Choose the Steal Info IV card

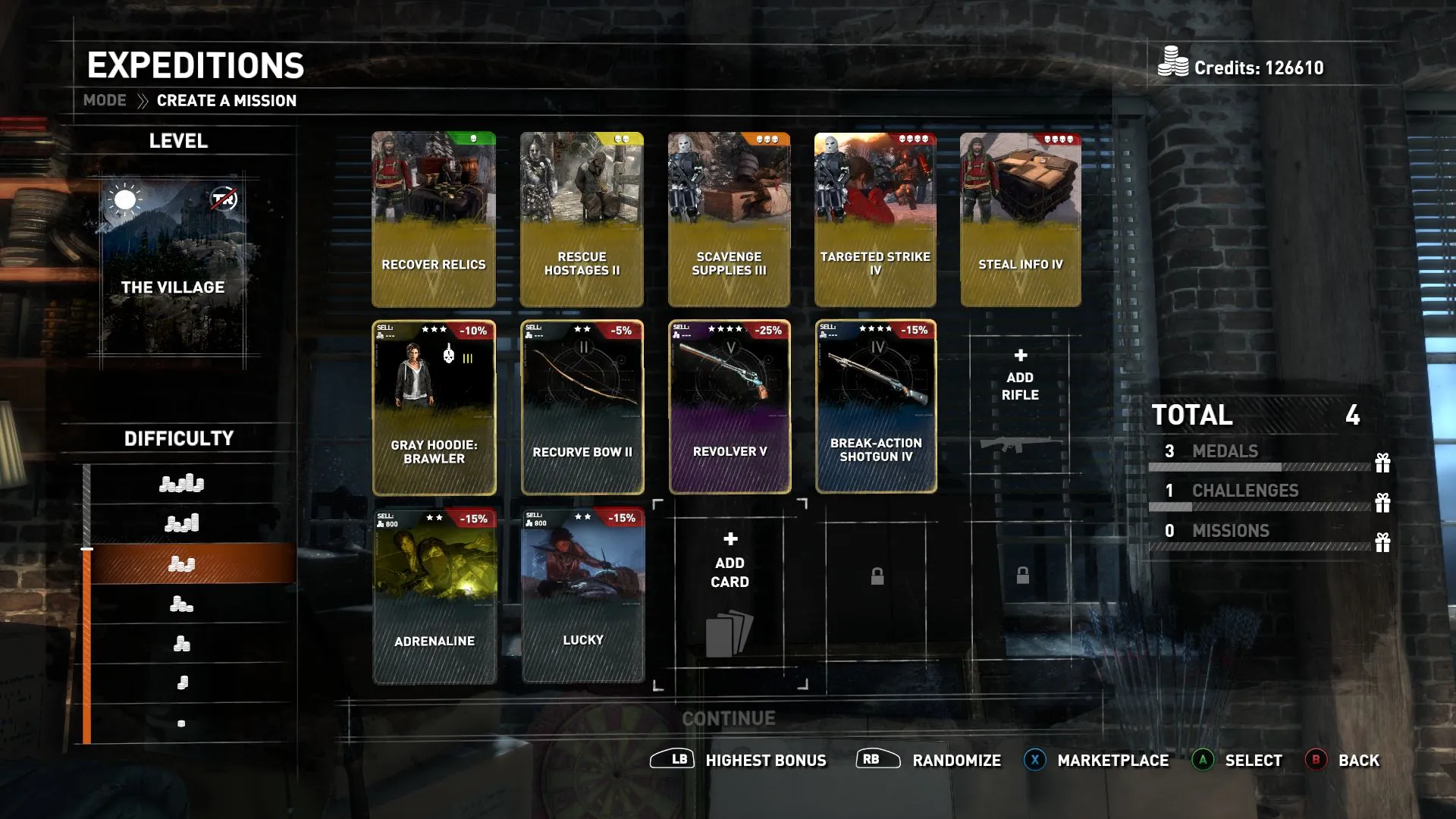pos(1020,219)
